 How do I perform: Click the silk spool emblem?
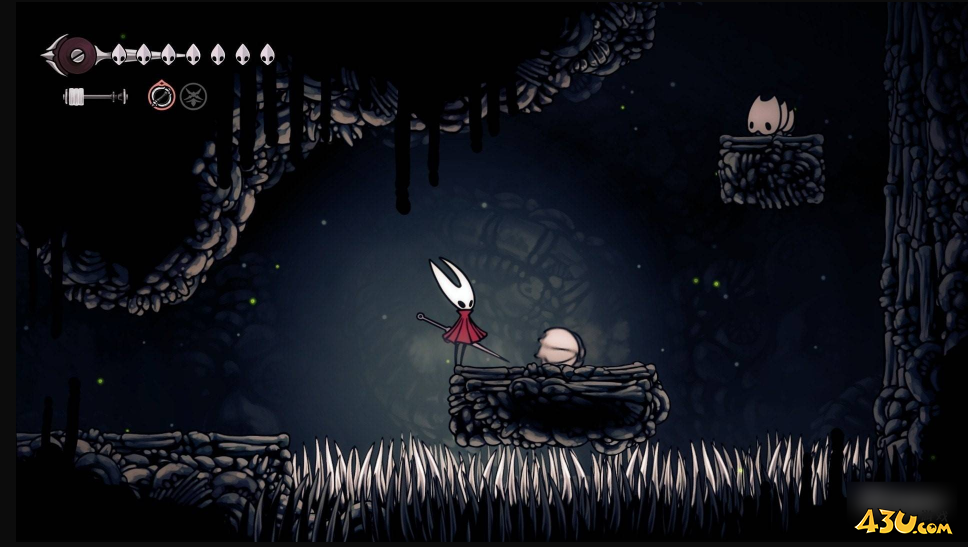[73, 52]
